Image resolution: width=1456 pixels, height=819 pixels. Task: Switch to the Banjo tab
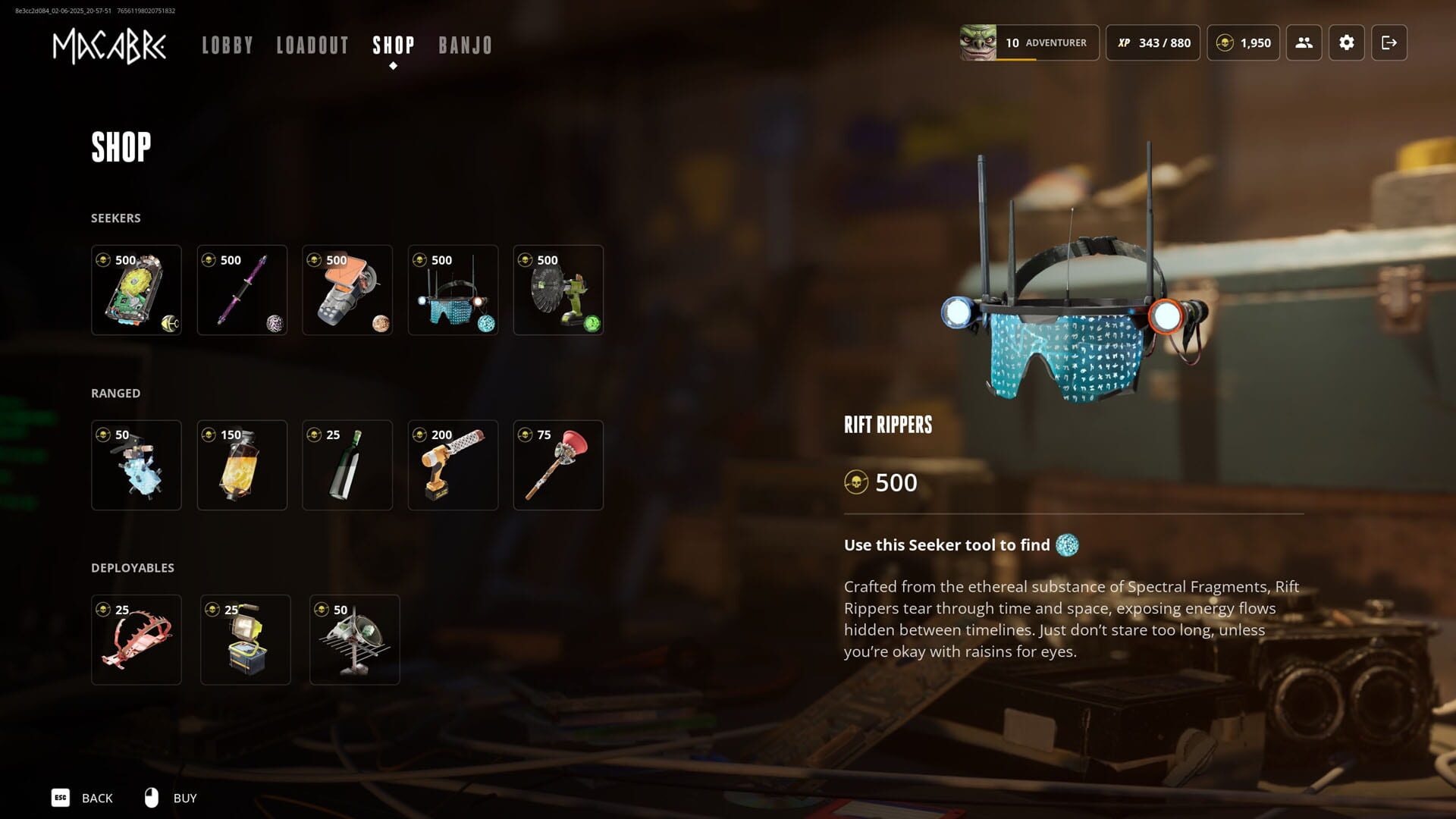click(464, 45)
